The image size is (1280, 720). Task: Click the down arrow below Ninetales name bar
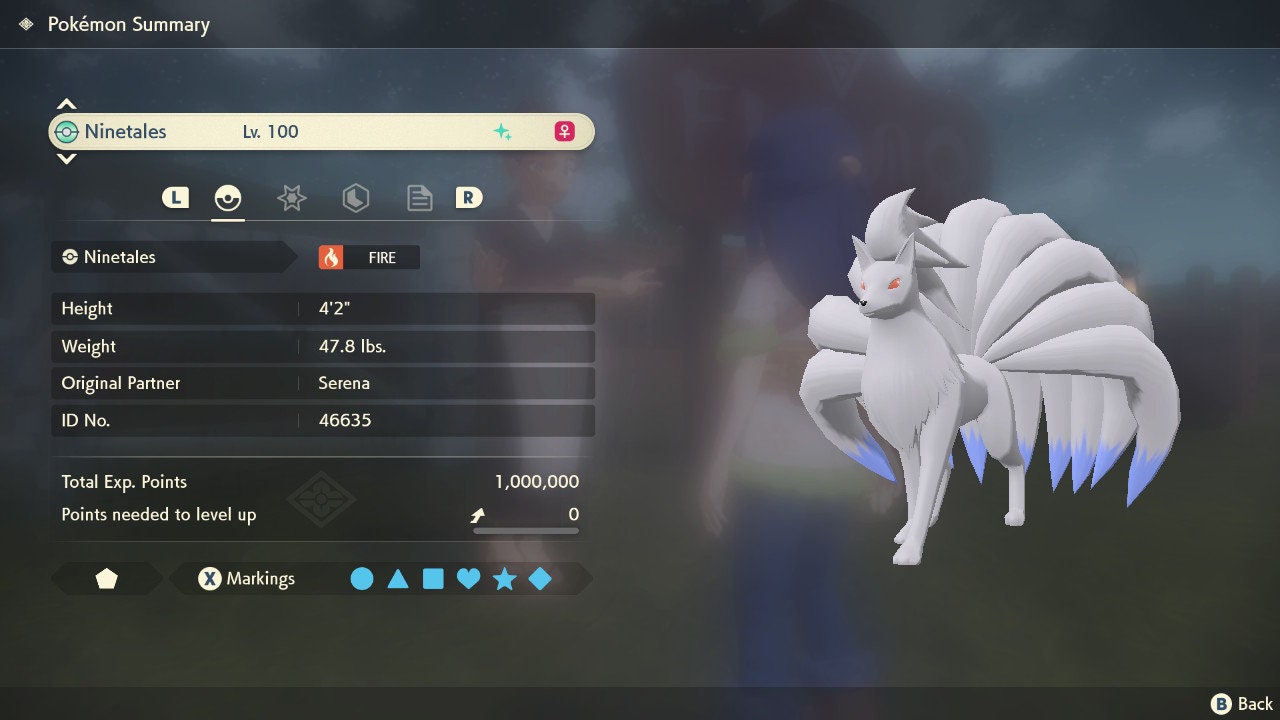point(66,158)
